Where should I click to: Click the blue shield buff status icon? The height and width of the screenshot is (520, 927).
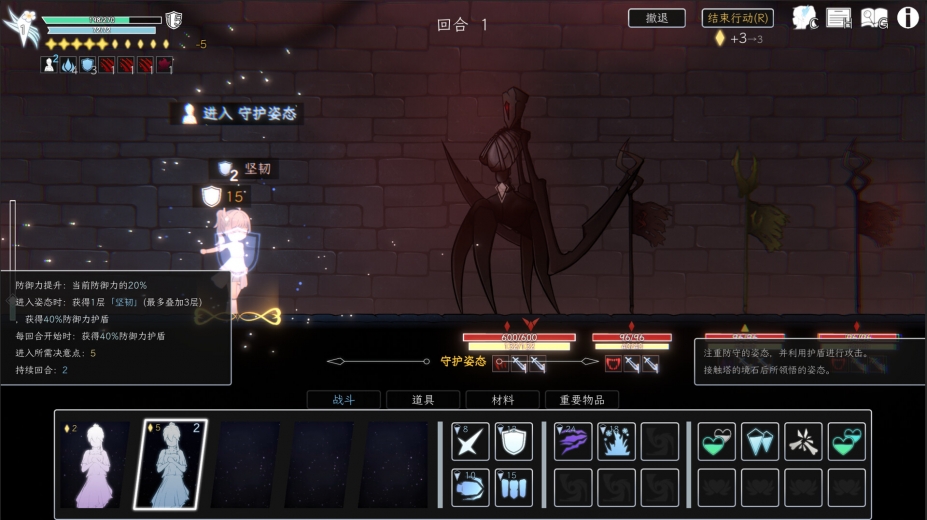pos(87,65)
